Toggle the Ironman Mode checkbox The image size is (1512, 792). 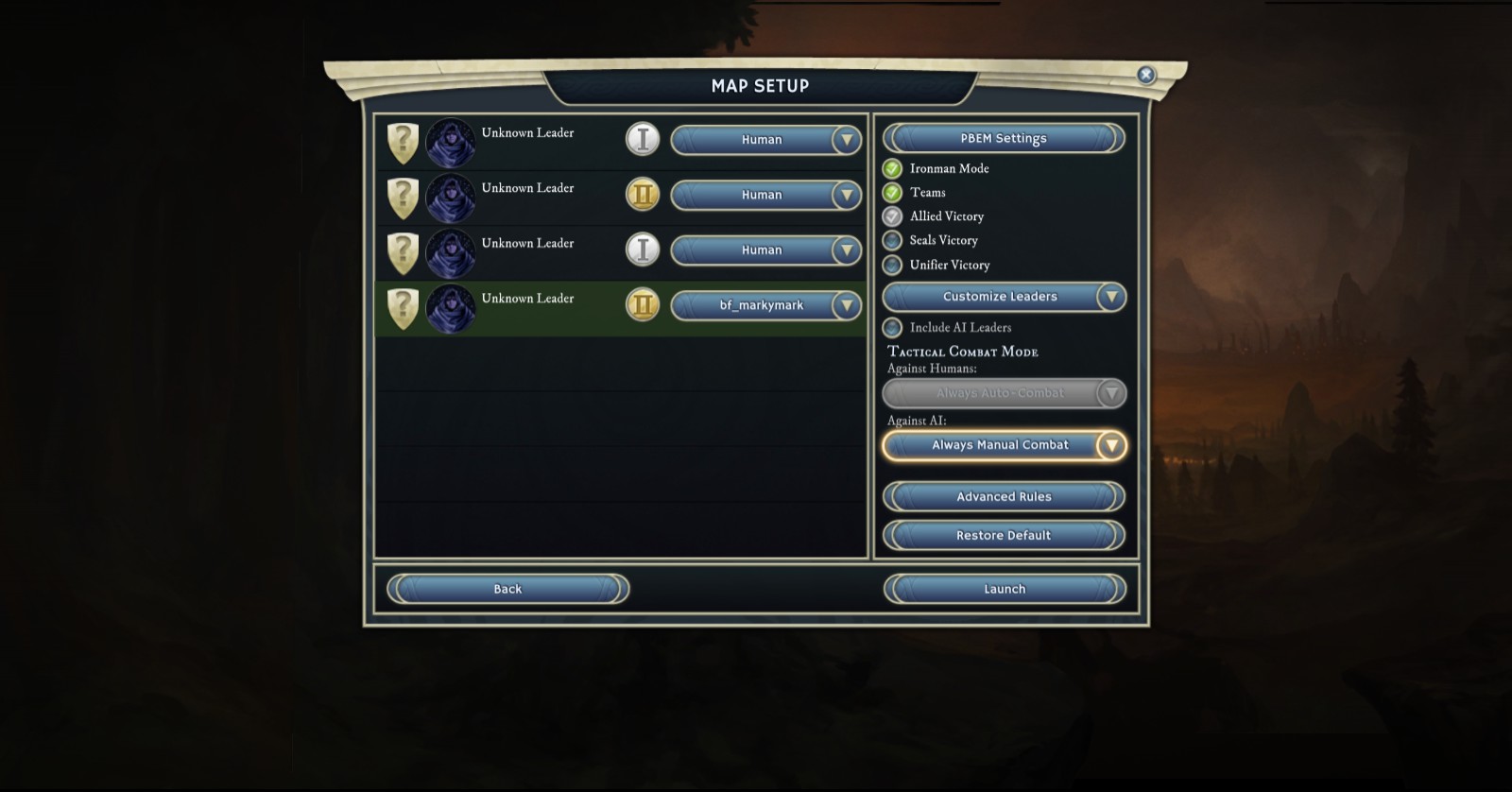[892, 169]
